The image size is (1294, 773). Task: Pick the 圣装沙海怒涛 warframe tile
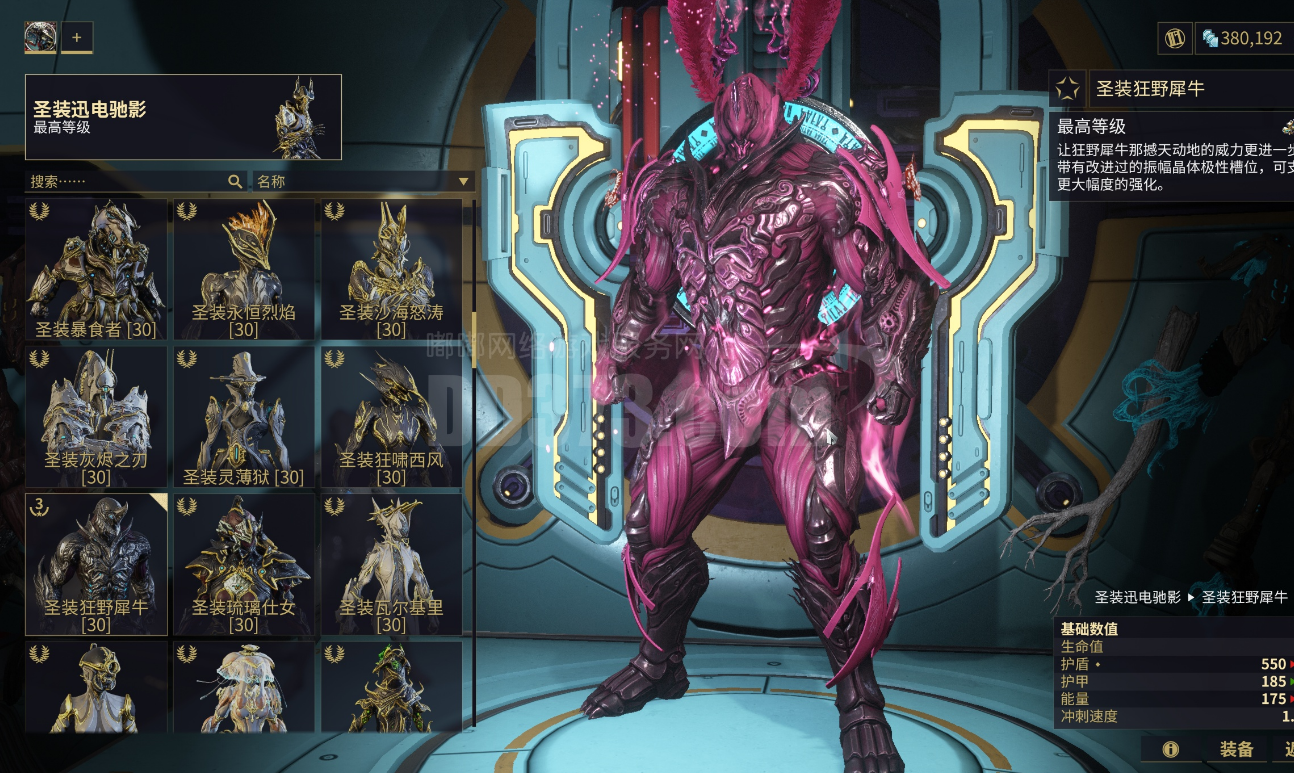(x=391, y=270)
